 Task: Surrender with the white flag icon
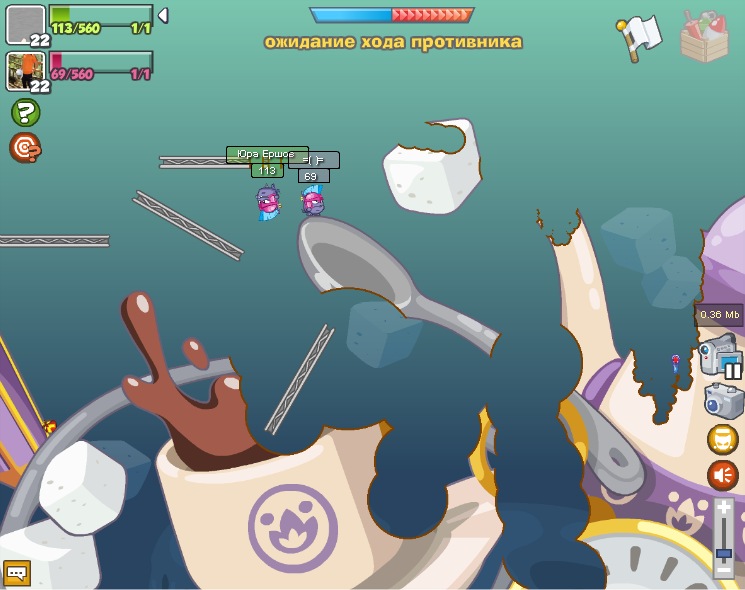click(639, 38)
